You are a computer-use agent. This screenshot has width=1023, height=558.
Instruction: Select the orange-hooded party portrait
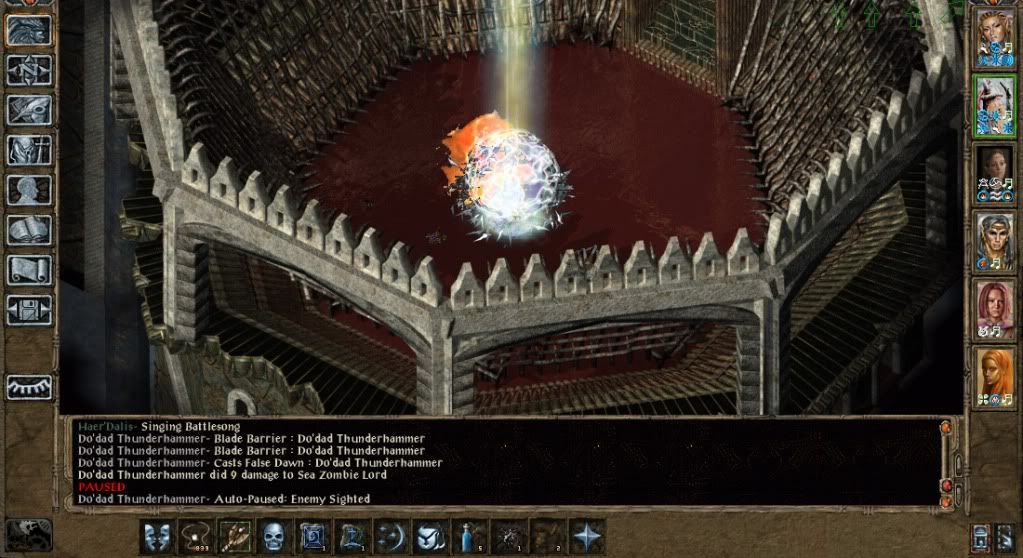tap(995, 378)
